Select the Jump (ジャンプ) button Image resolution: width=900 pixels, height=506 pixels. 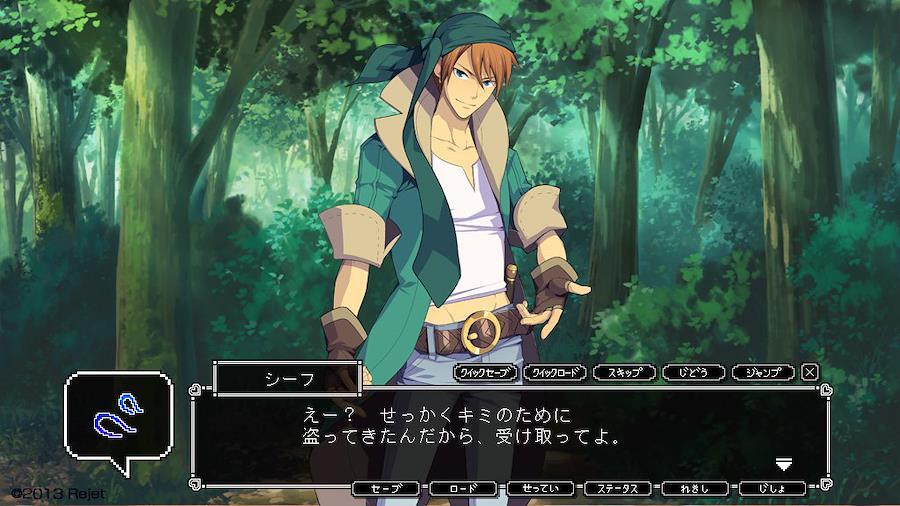(x=763, y=372)
